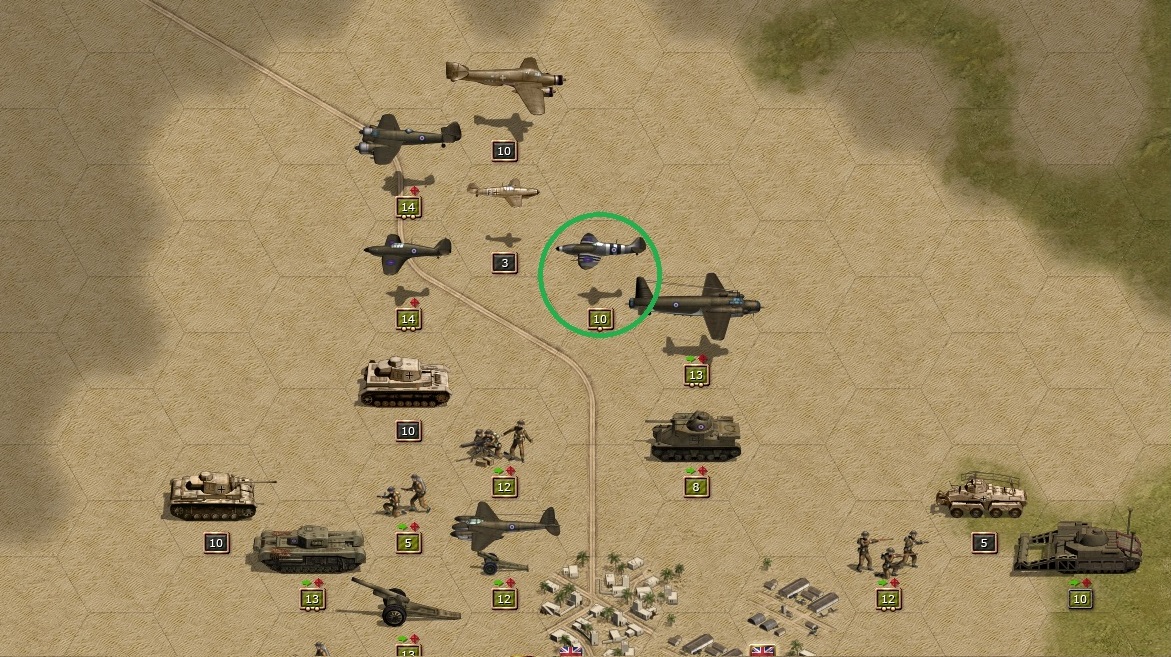Select the green British tank with strength 8
The height and width of the screenshot is (657, 1171).
tap(696, 436)
